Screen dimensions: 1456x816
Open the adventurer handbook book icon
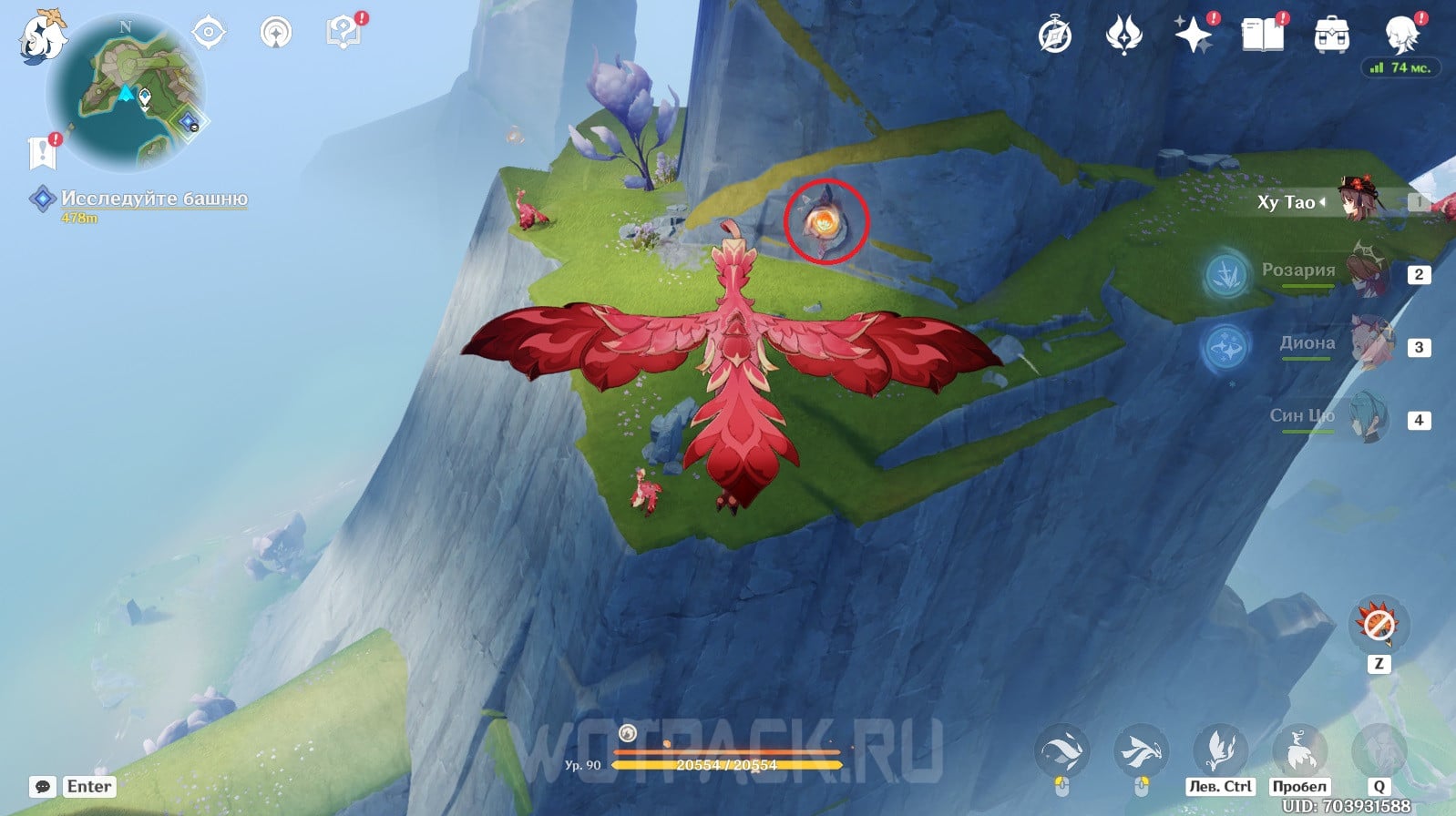click(x=1263, y=36)
